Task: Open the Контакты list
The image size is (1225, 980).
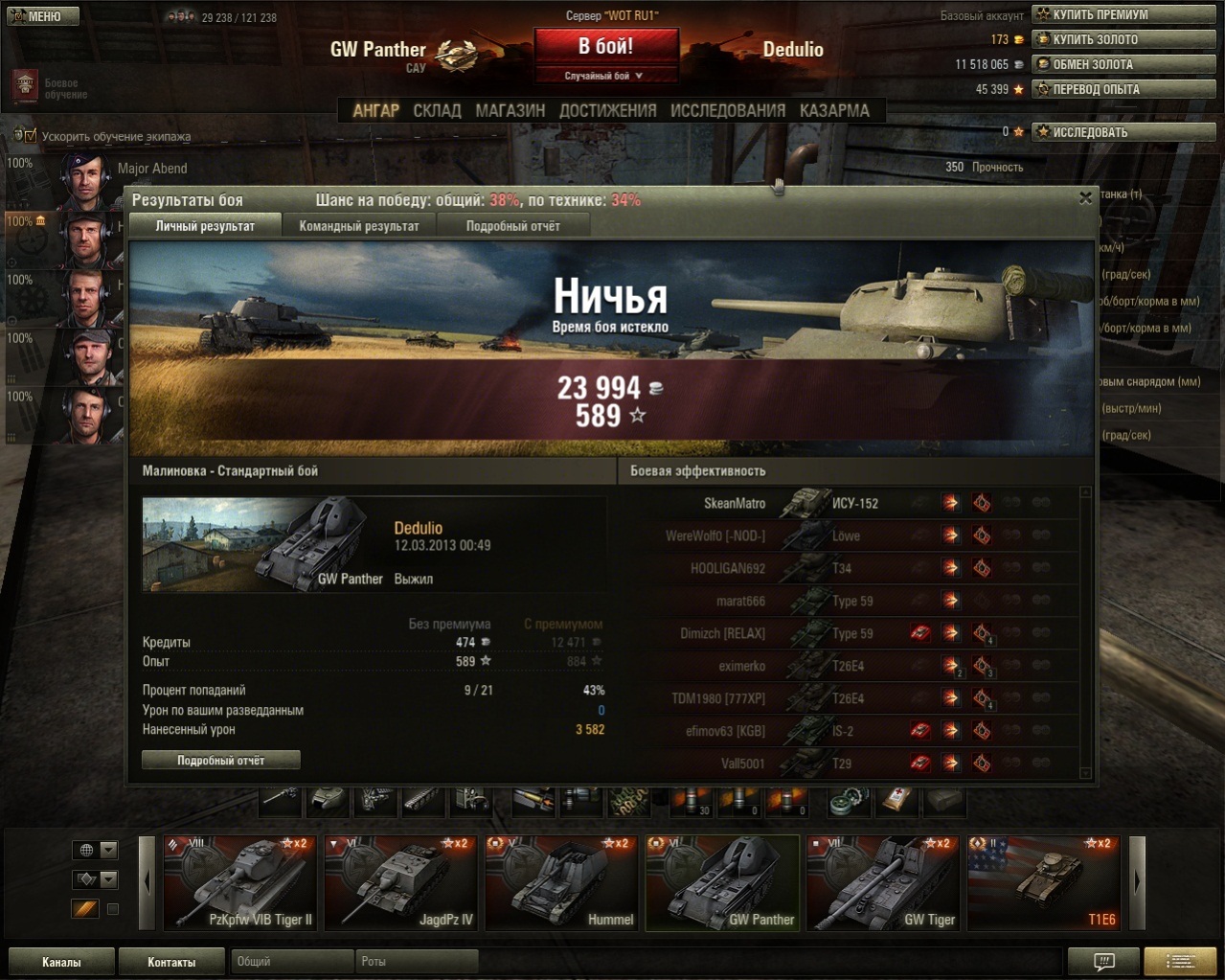Action: click(x=171, y=962)
